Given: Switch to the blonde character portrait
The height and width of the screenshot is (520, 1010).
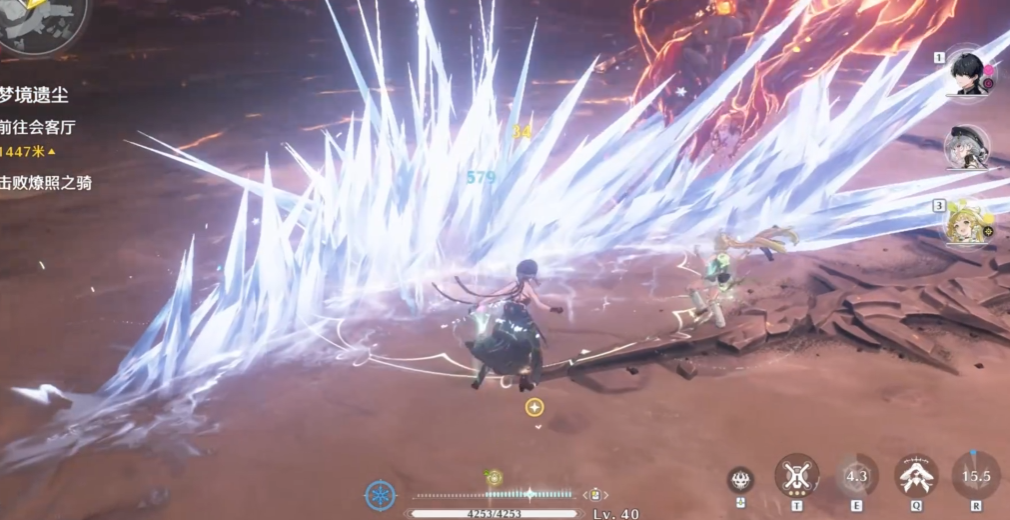Looking at the screenshot, I should click(x=966, y=223).
